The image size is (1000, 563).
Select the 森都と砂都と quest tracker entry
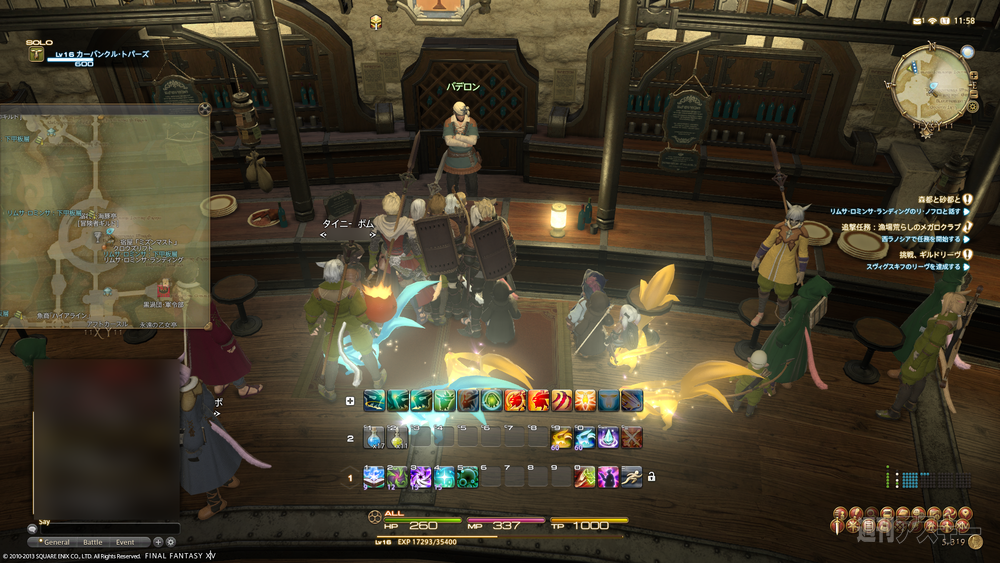[x=938, y=199]
